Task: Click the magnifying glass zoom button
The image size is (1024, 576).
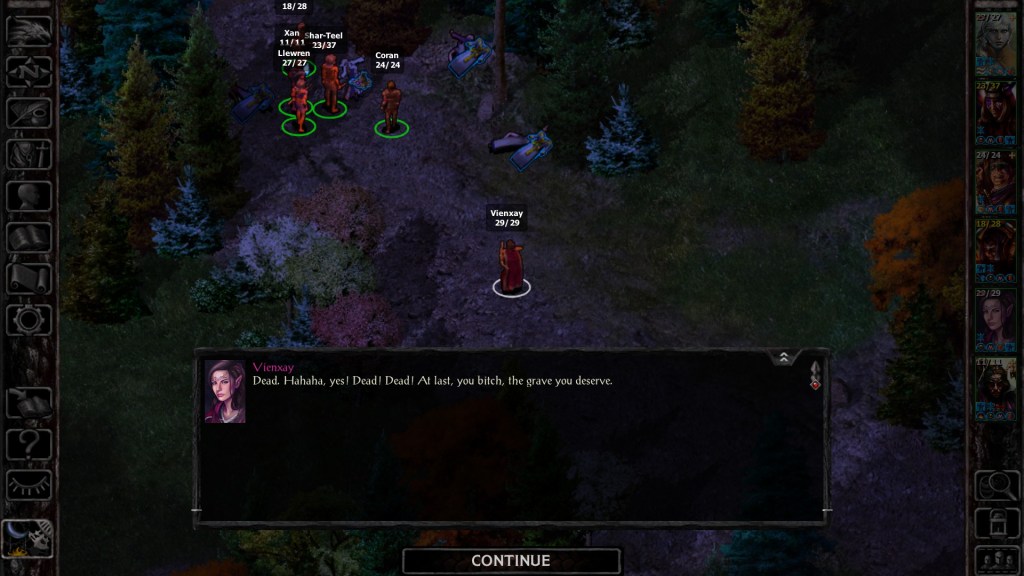Action: tap(995, 485)
